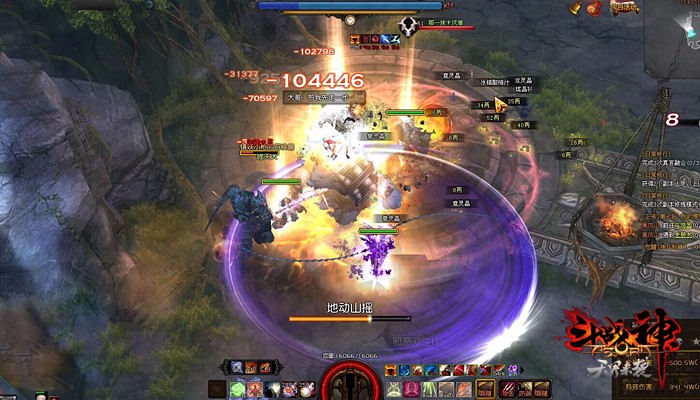Click the golden bell icon

[575, 8]
